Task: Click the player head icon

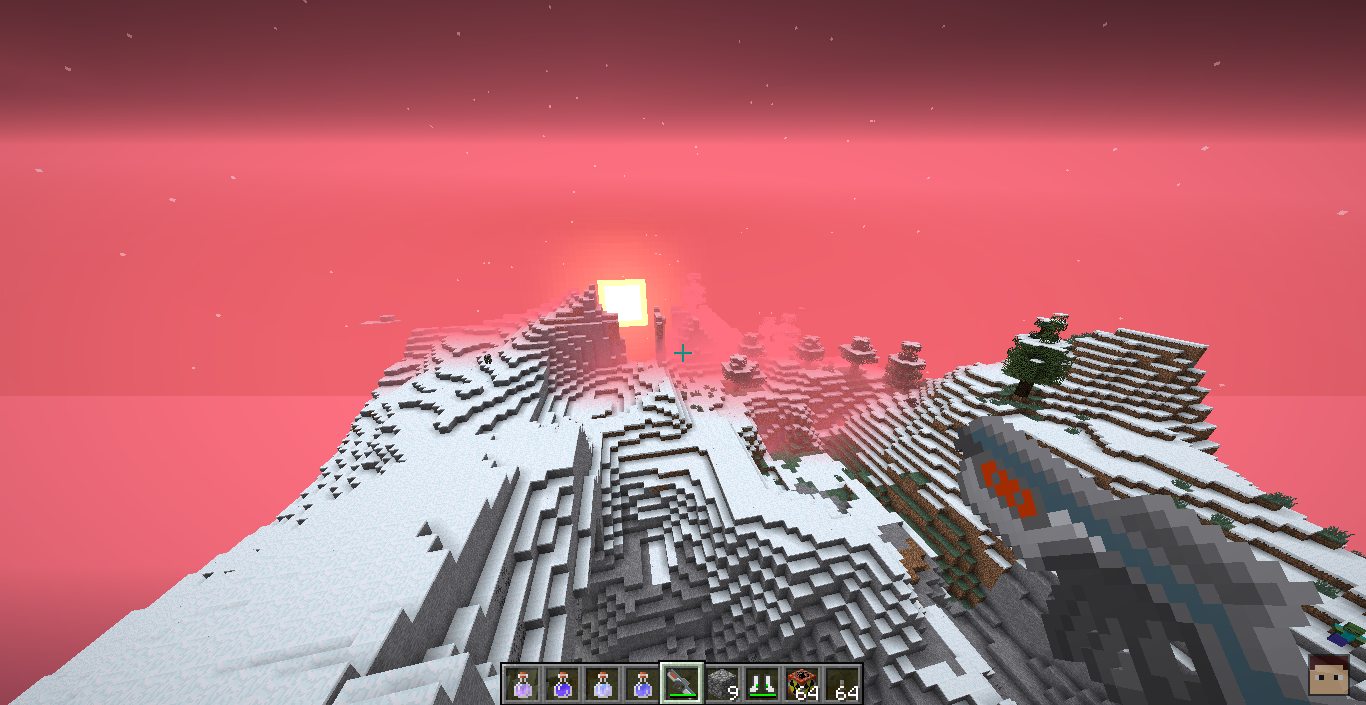Action: click(1327, 676)
